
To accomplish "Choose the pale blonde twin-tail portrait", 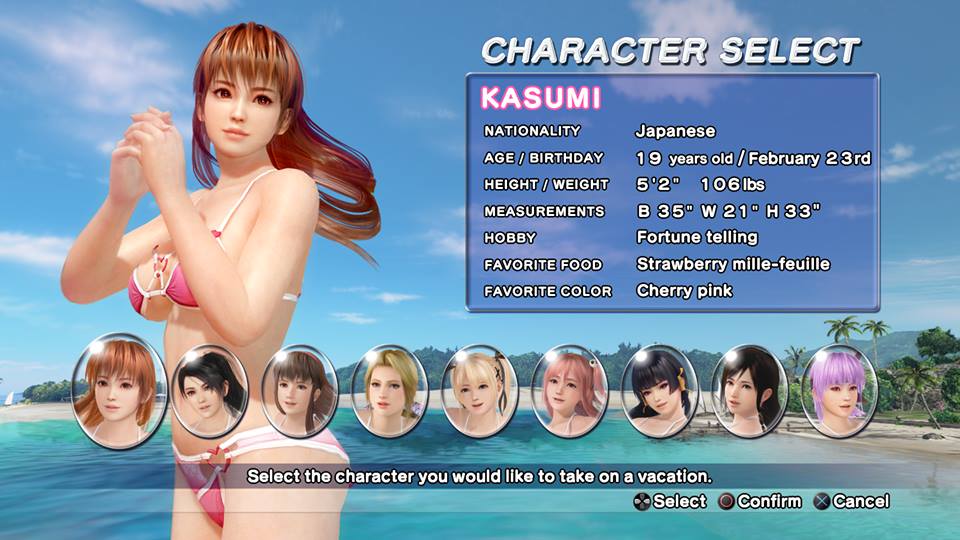I will [479, 391].
